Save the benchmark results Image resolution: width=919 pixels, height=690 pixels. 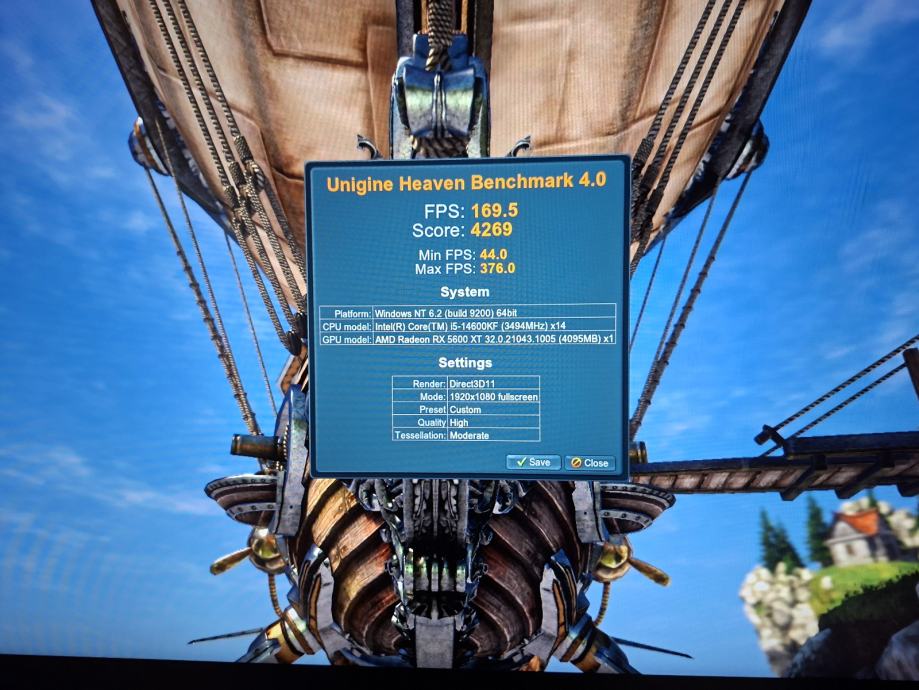pos(533,462)
